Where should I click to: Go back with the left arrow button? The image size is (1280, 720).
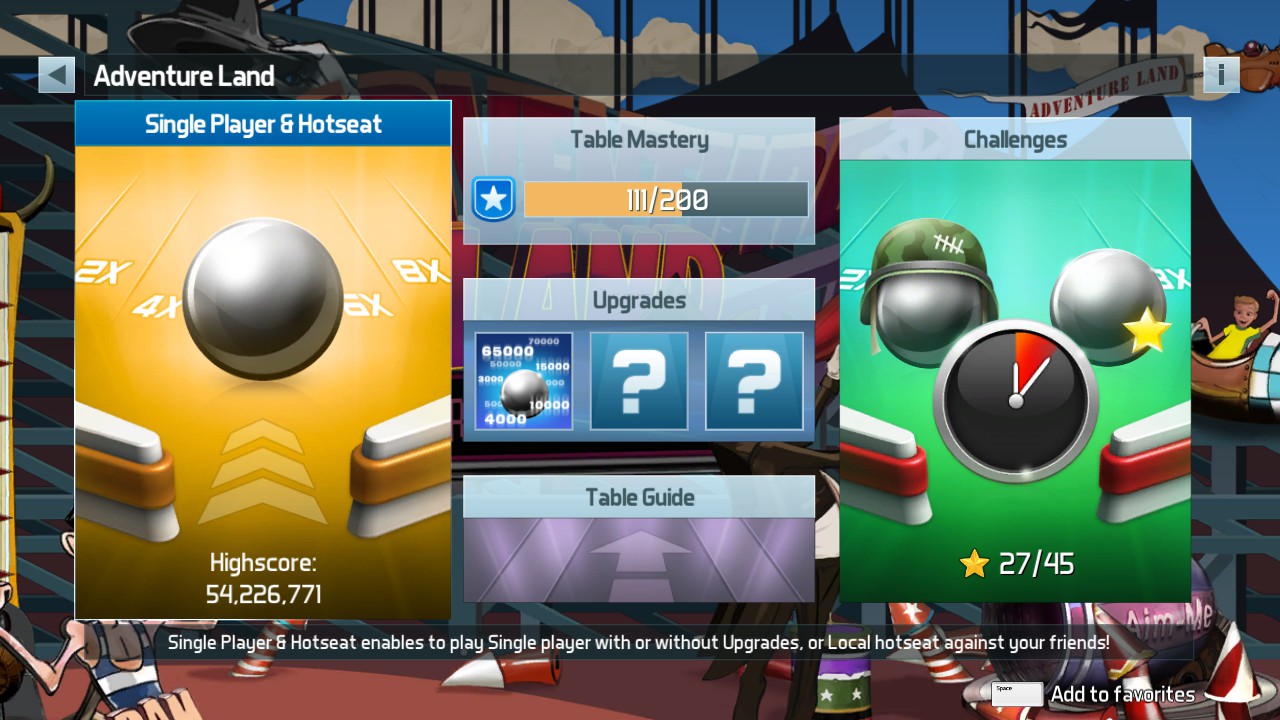57,75
